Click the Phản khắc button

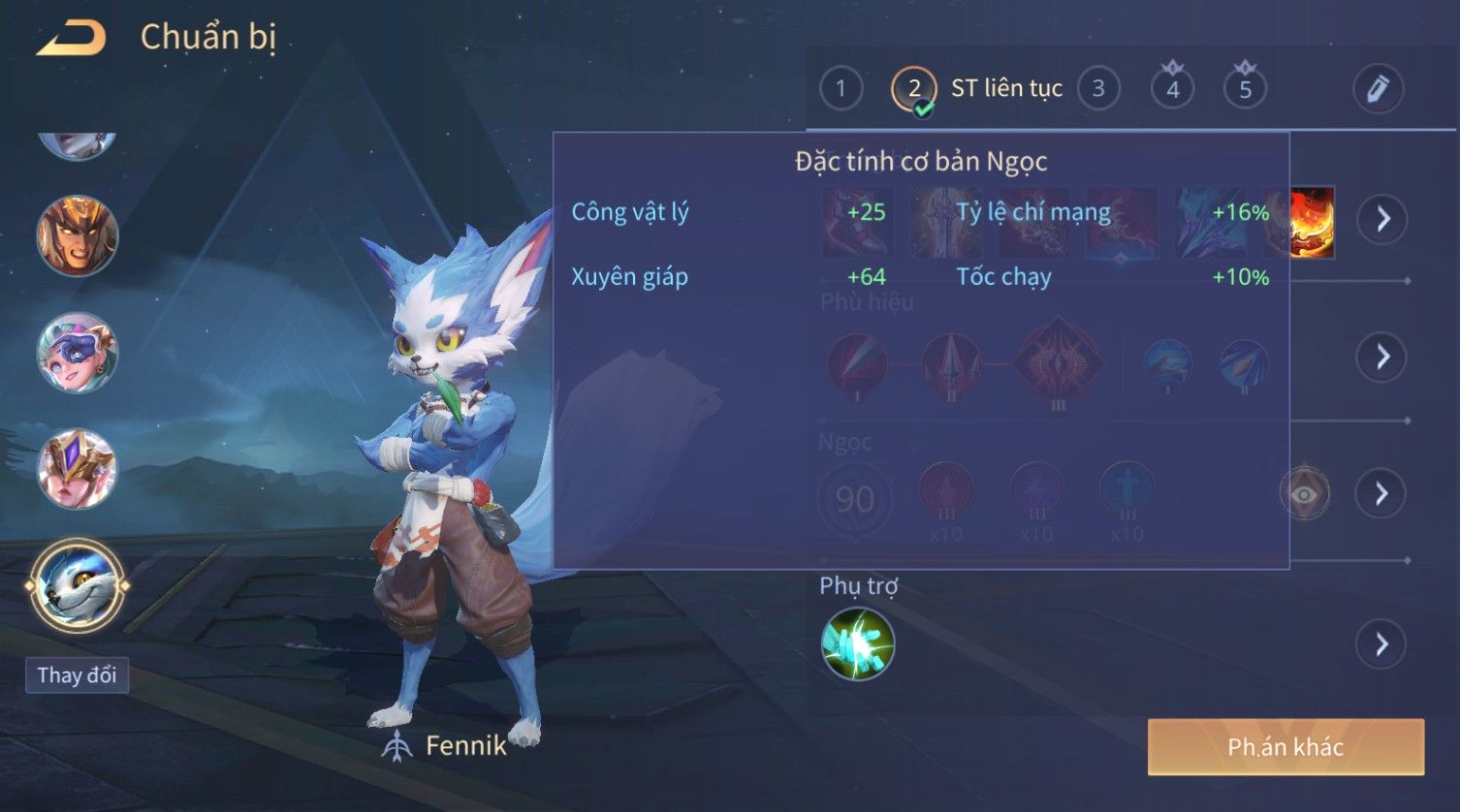(1285, 747)
